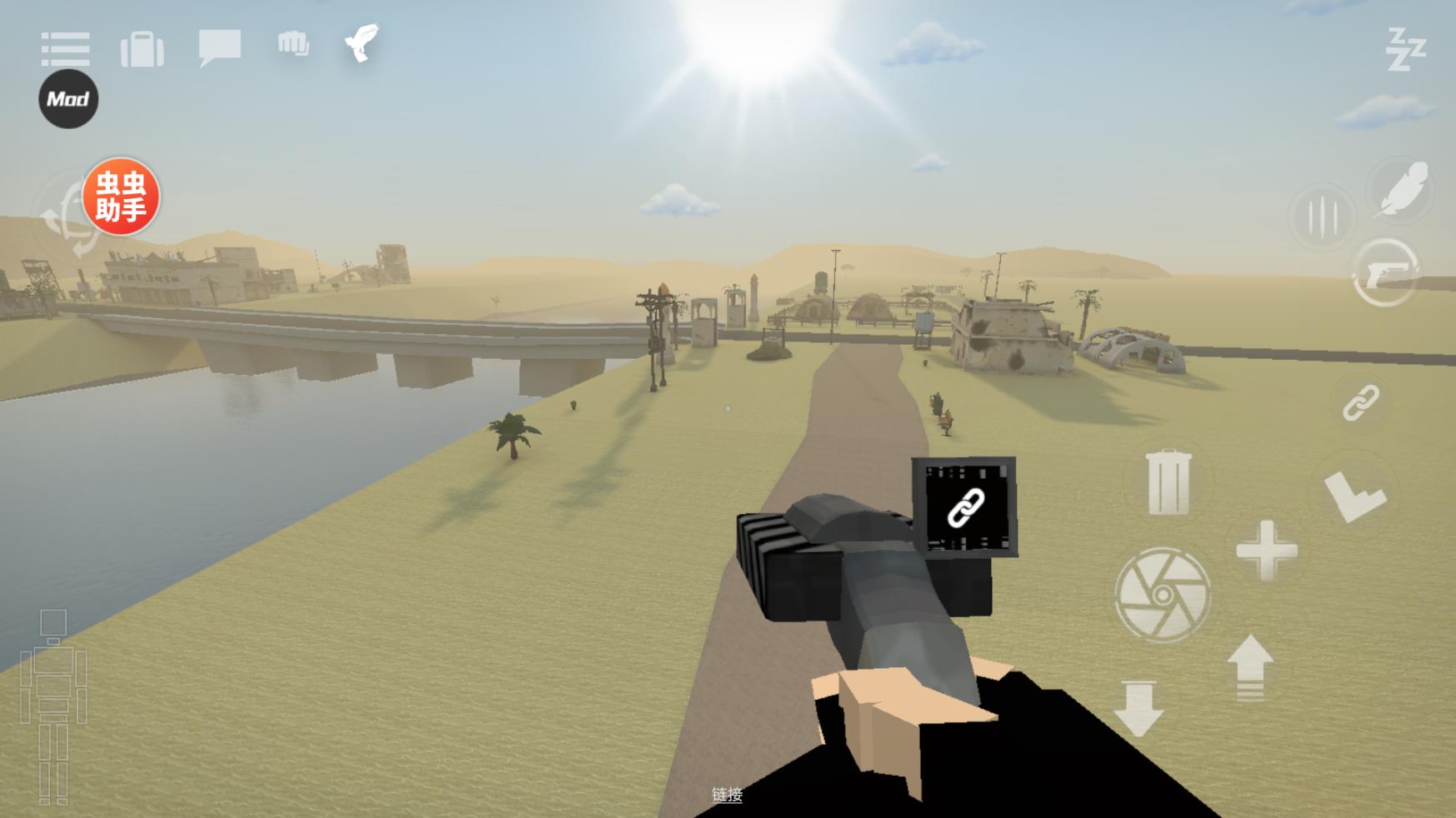Open the hamburger list menu
1456x818 pixels.
[x=65, y=49]
